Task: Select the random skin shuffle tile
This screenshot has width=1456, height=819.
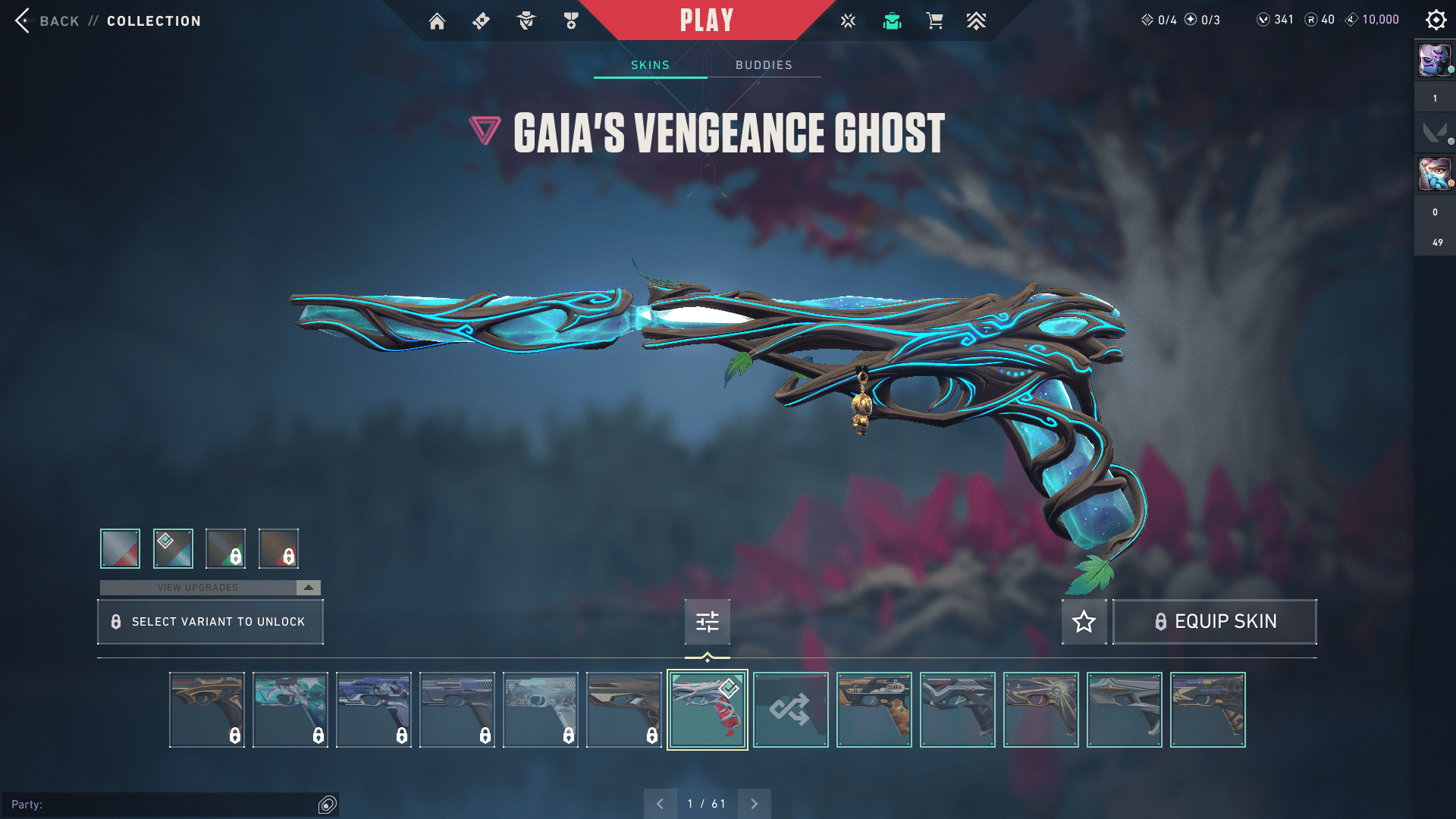Action: coord(790,710)
